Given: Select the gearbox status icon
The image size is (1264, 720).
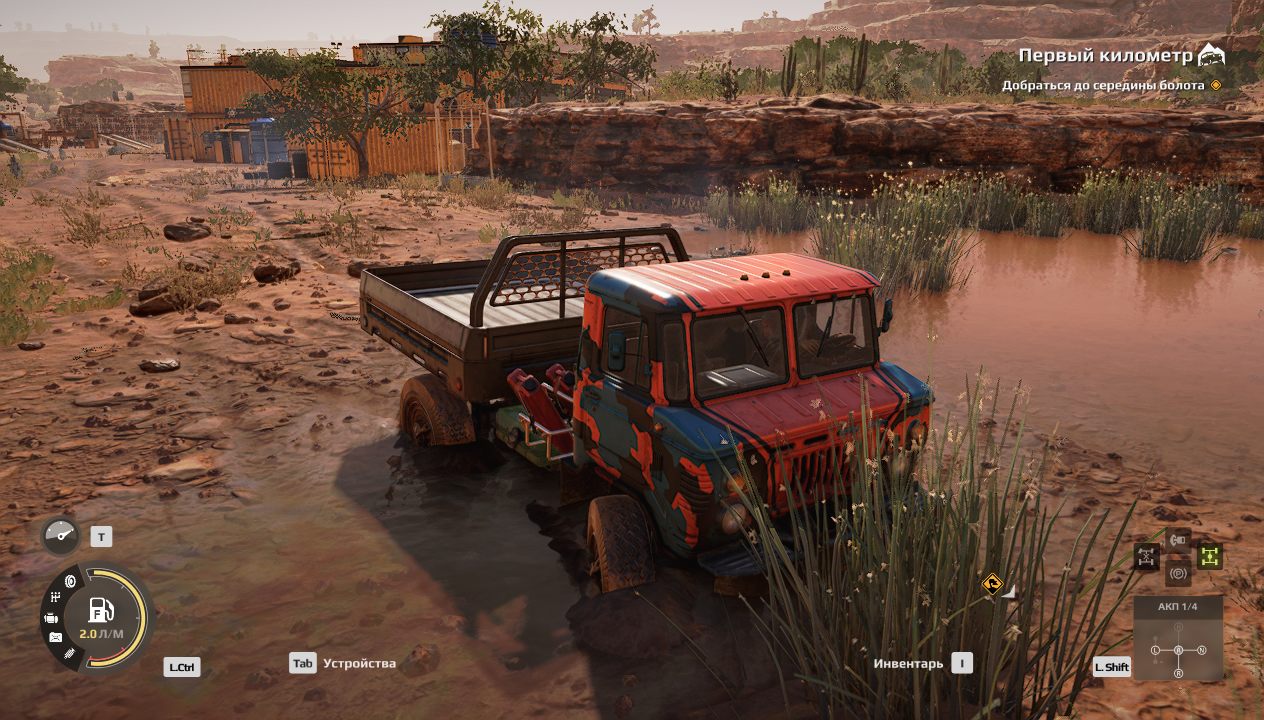Looking at the screenshot, I should pos(55,598).
